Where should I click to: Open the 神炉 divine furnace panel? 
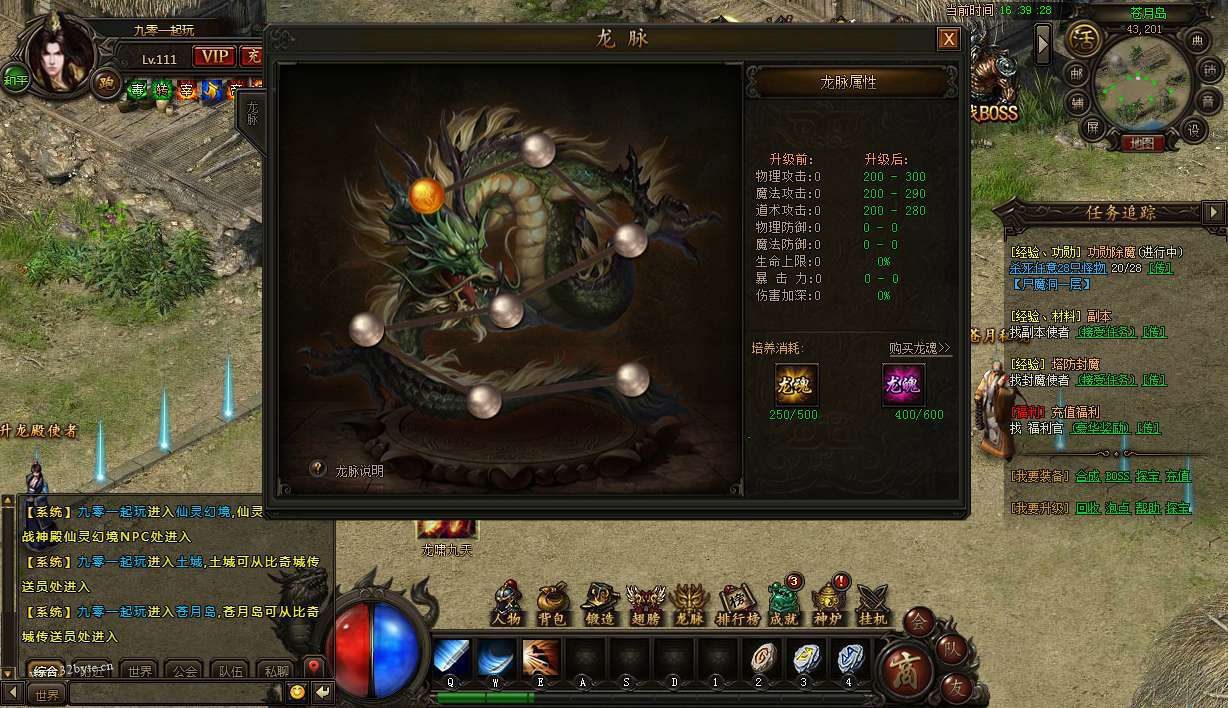click(828, 603)
